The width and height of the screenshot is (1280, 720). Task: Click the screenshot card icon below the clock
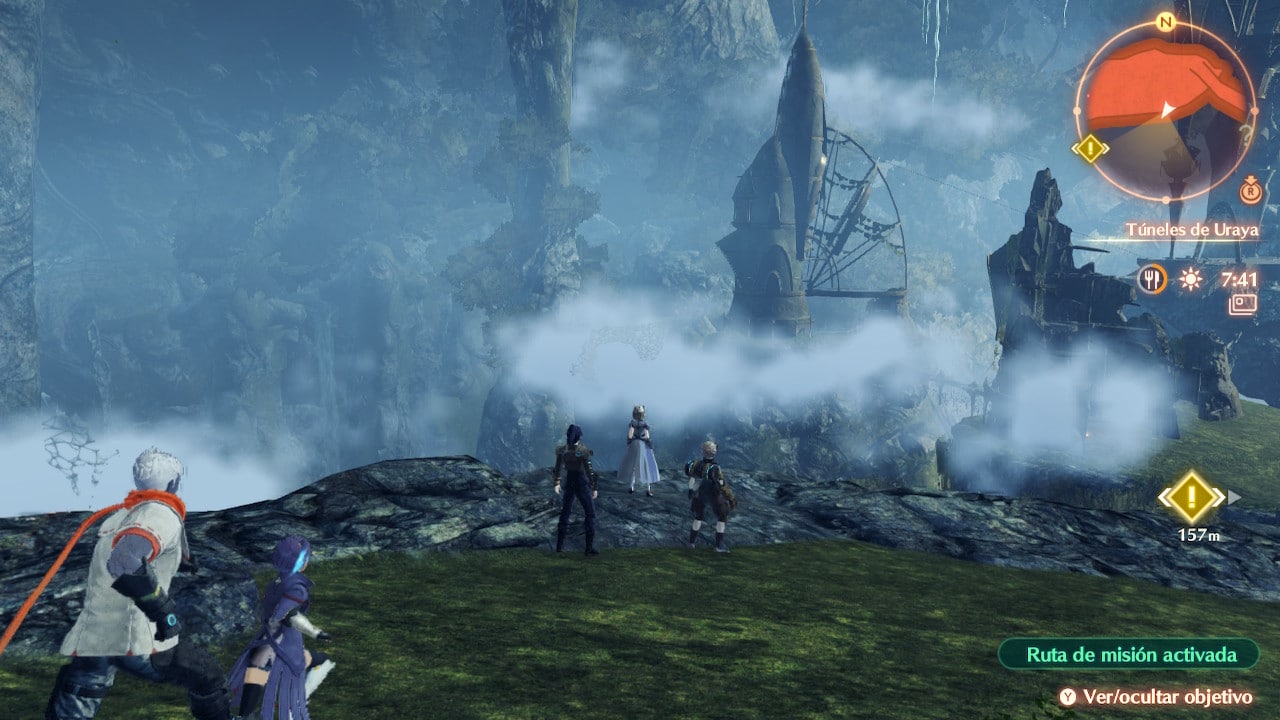(1244, 304)
